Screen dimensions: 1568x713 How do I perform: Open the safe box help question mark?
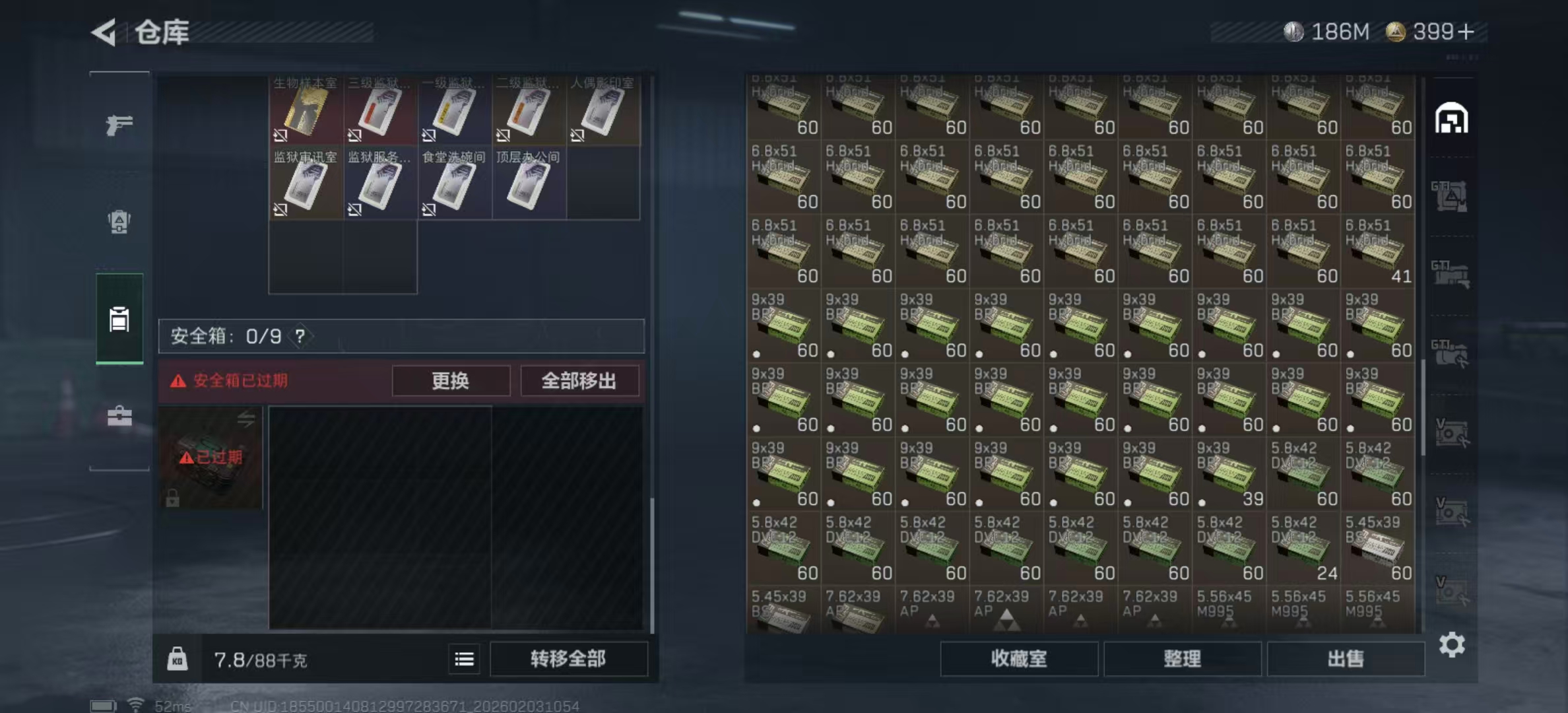tap(301, 336)
